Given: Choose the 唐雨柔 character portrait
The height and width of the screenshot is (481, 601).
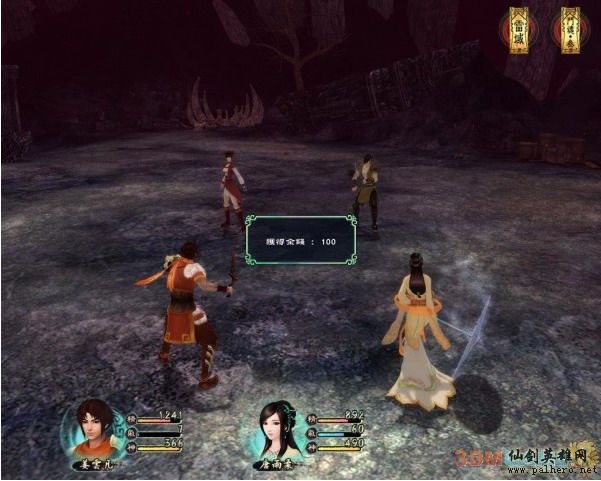Looking at the screenshot, I should pyautogui.click(x=279, y=430).
